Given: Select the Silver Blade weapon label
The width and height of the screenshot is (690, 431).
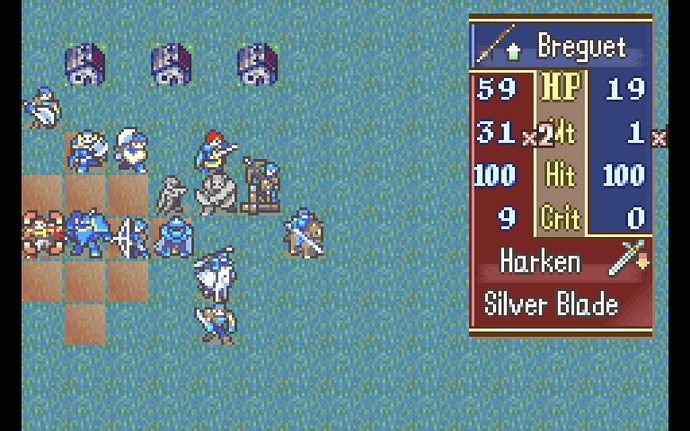Looking at the screenshot, I should pos(551,304).
